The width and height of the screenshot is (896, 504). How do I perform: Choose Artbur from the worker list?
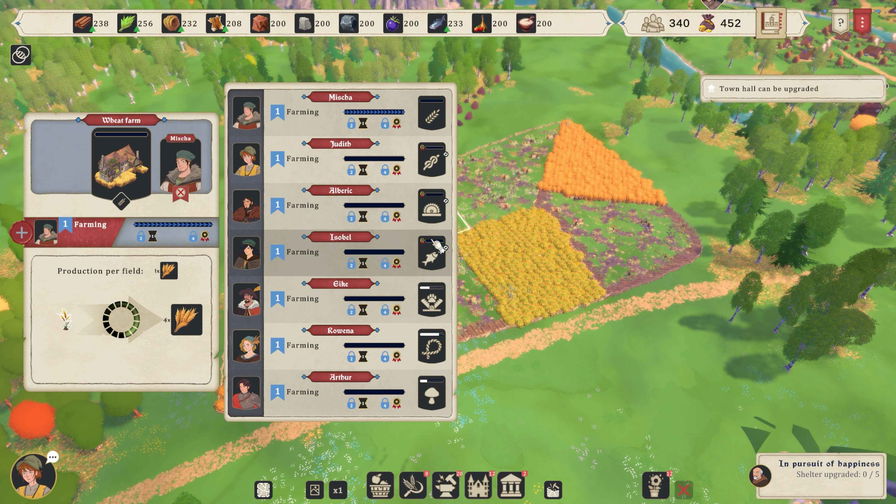(340, 392)
